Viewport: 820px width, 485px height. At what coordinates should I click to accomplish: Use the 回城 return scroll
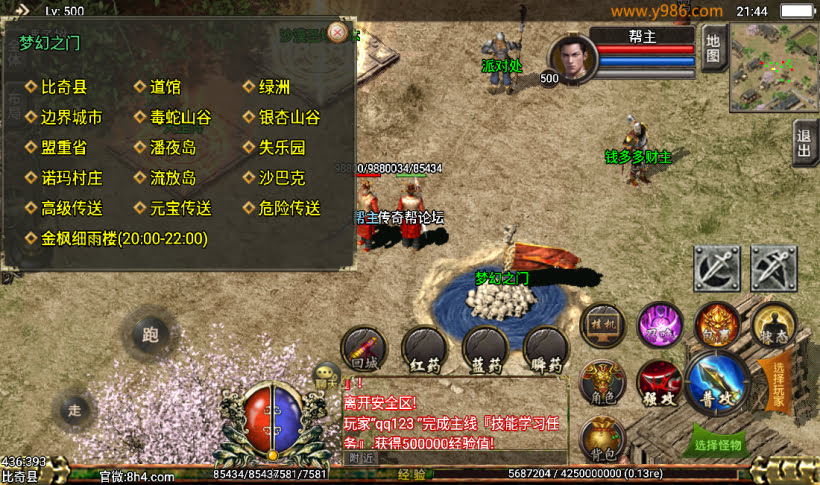coord(363,349)
